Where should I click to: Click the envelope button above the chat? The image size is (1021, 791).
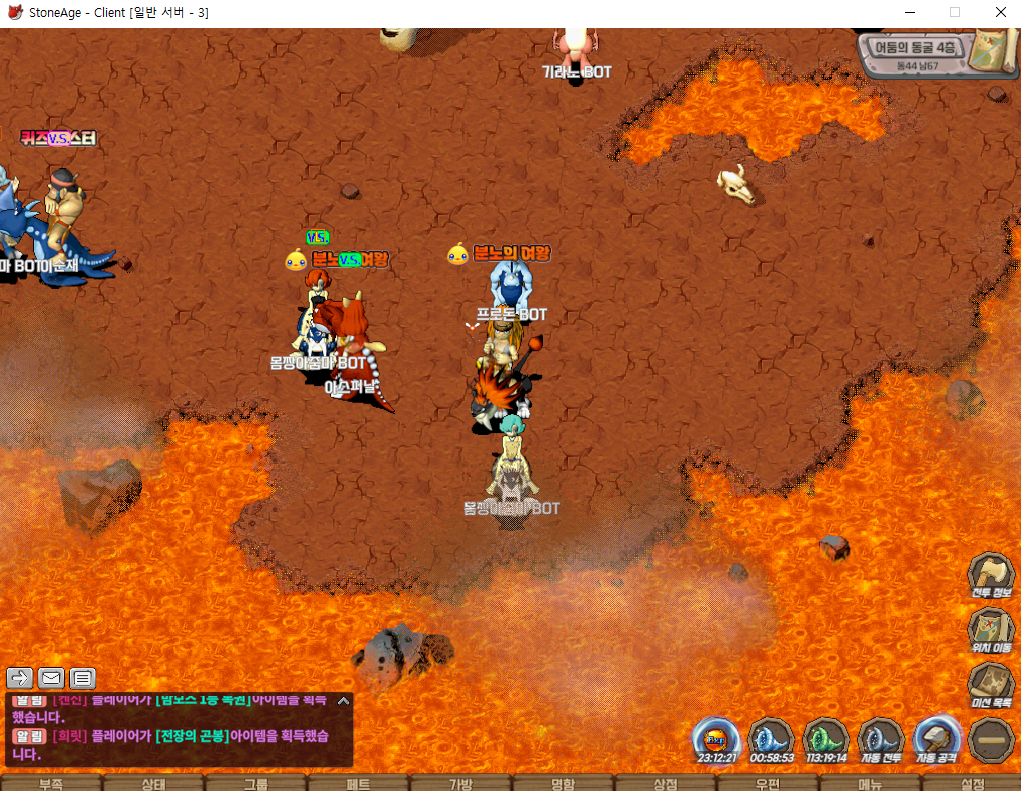point(51,678)
